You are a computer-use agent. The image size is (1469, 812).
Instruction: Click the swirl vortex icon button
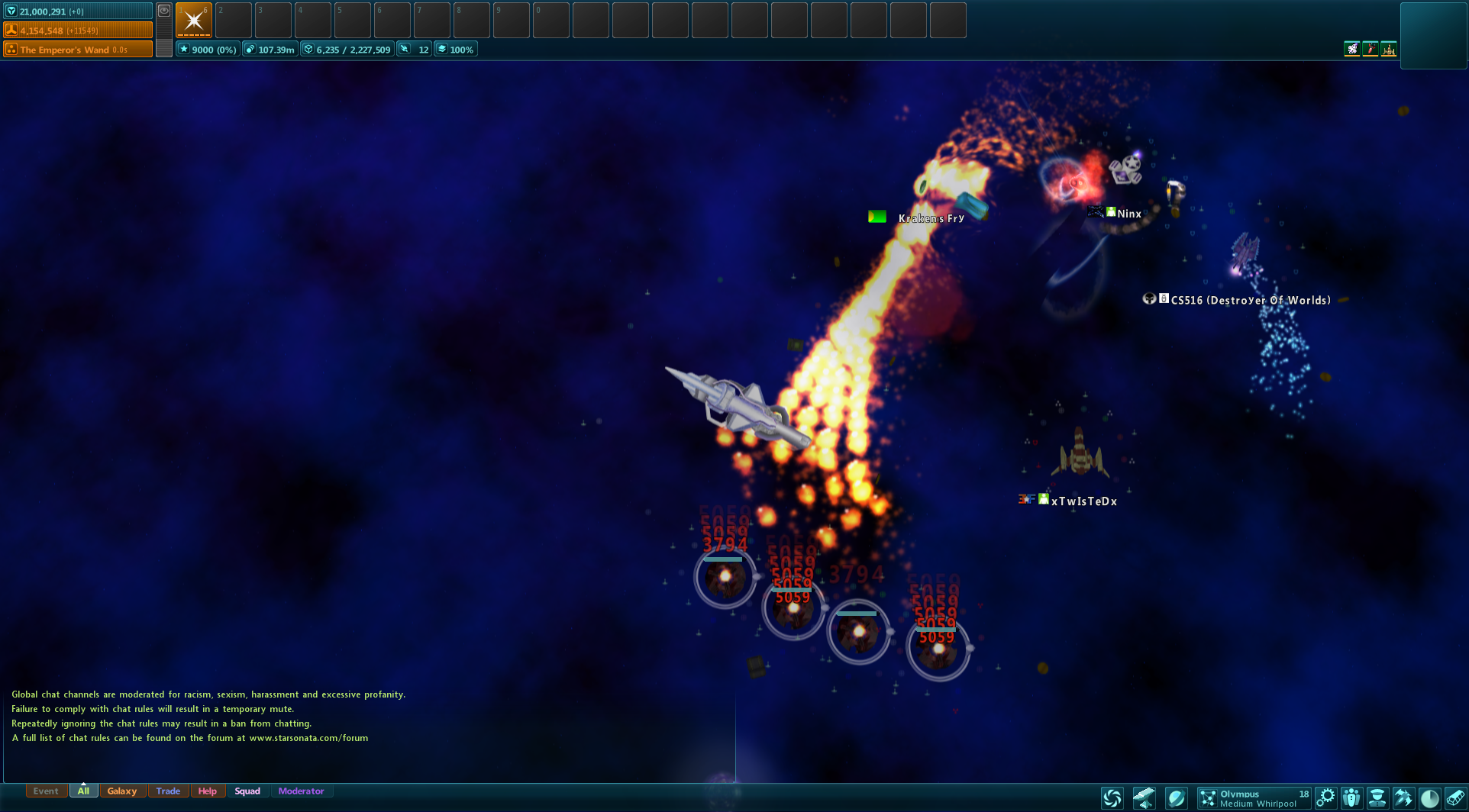pyautogui.click(x=1112, y=798)
